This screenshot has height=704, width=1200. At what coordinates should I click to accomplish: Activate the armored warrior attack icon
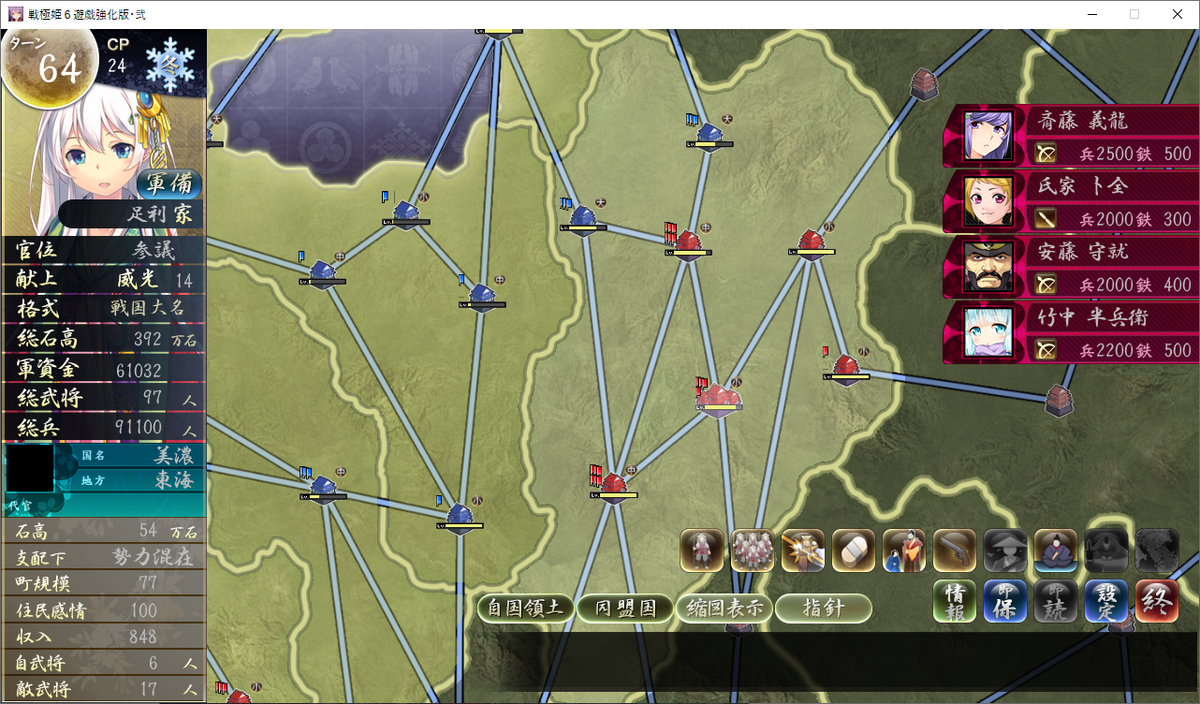click(x=803, y=551)
